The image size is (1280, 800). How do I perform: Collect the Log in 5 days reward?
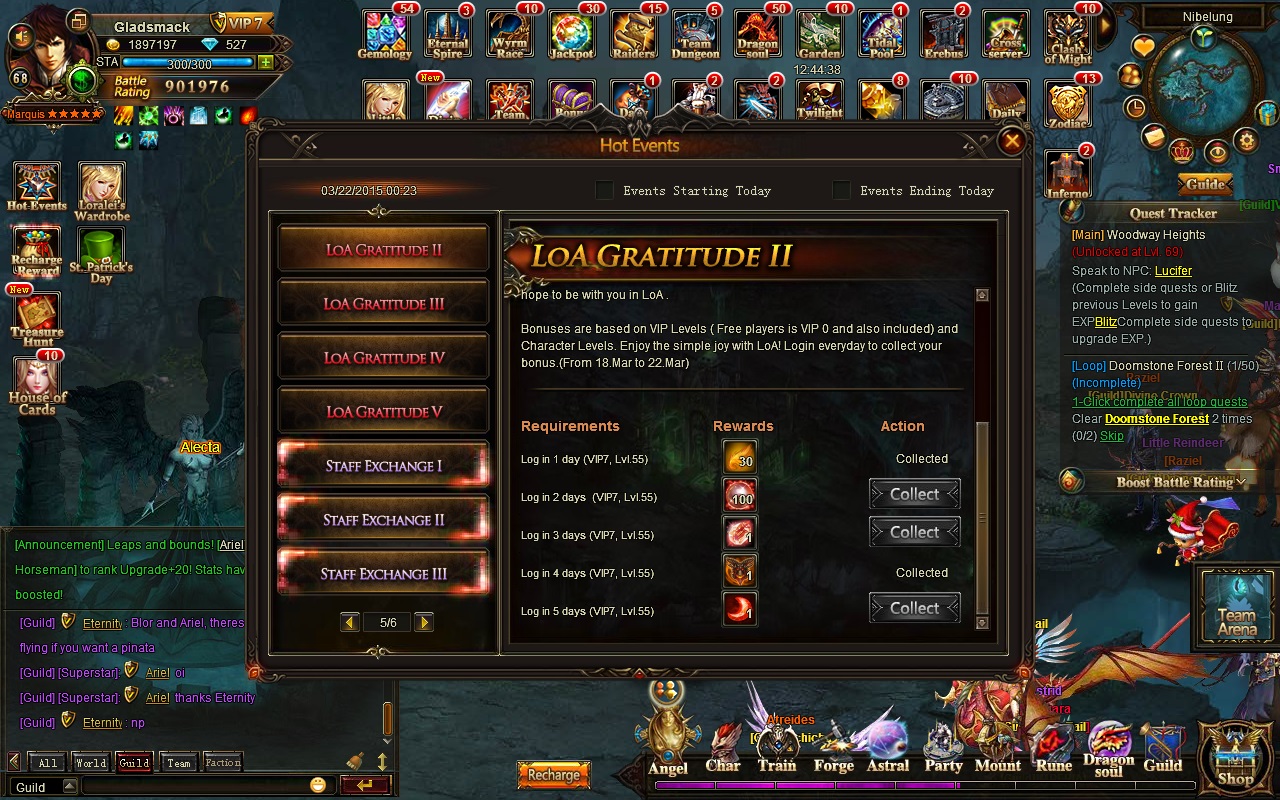(914, 608)
